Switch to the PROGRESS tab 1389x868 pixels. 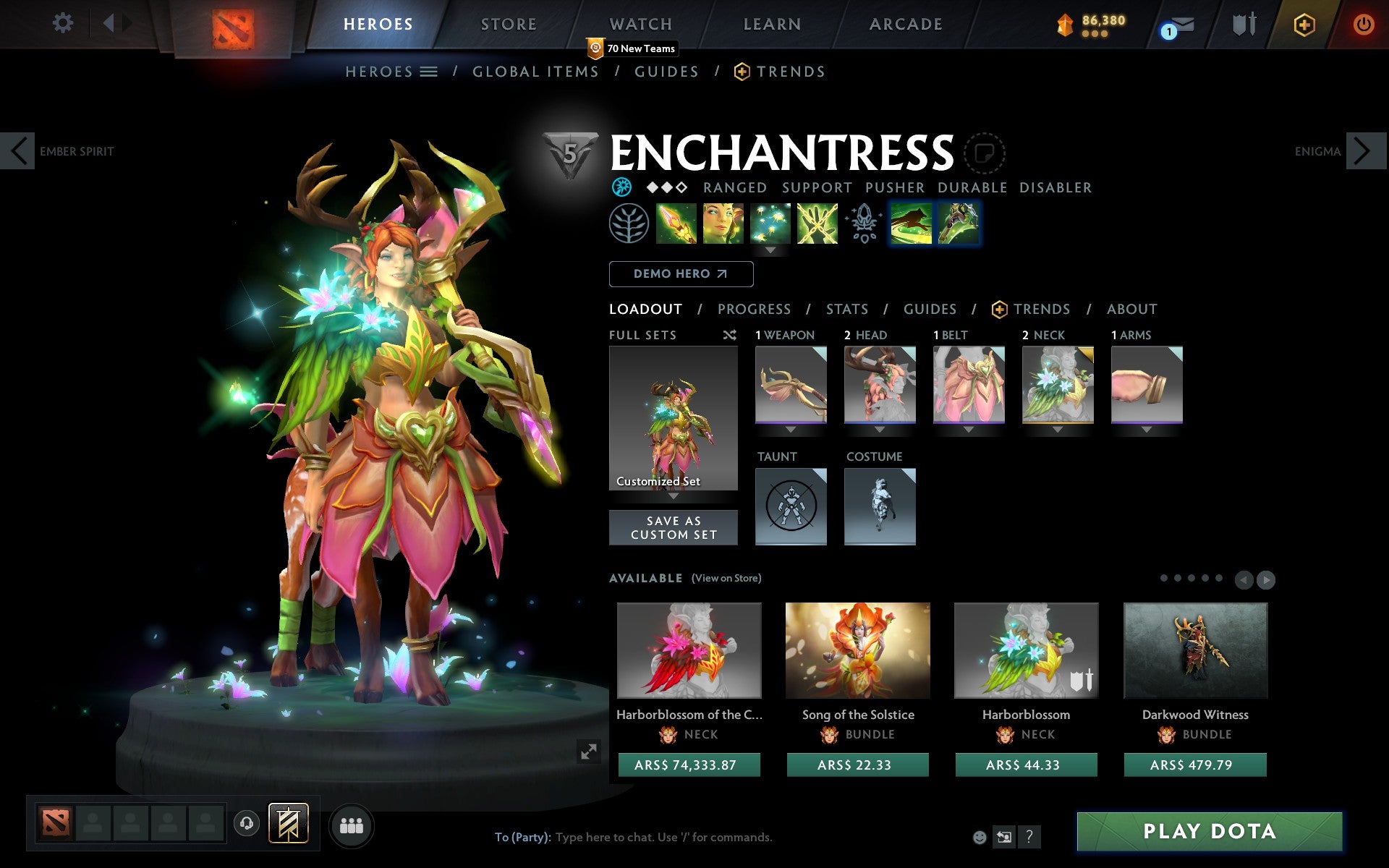754,309
